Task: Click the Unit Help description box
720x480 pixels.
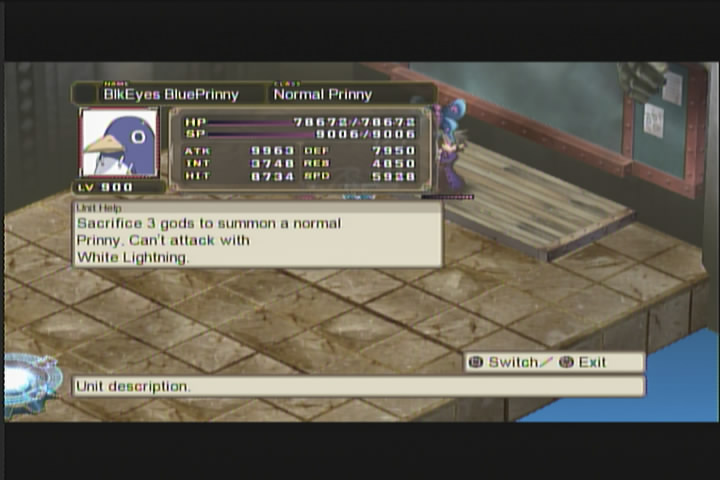Action: click(257, 236)
